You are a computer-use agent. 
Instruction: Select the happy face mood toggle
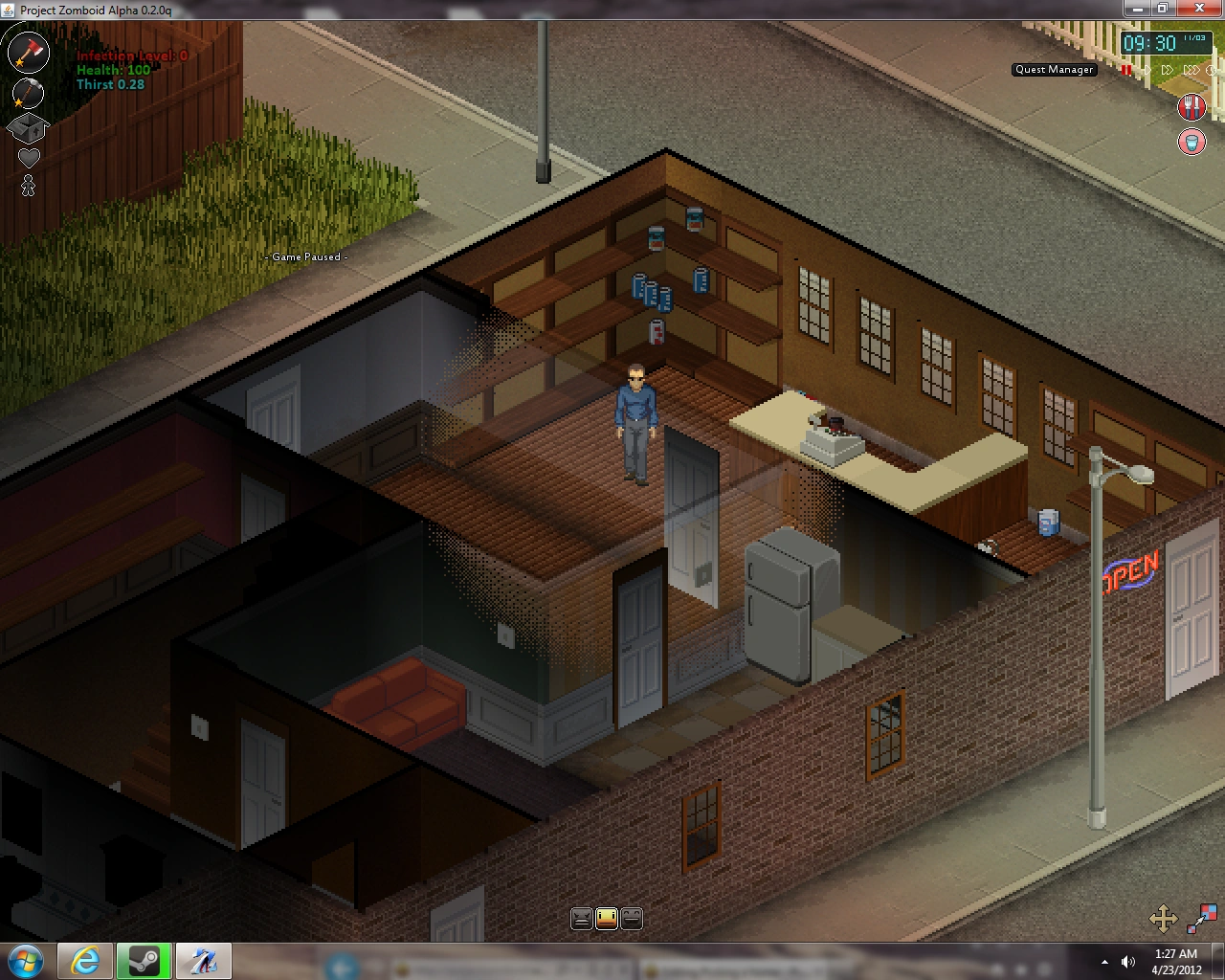632,918
